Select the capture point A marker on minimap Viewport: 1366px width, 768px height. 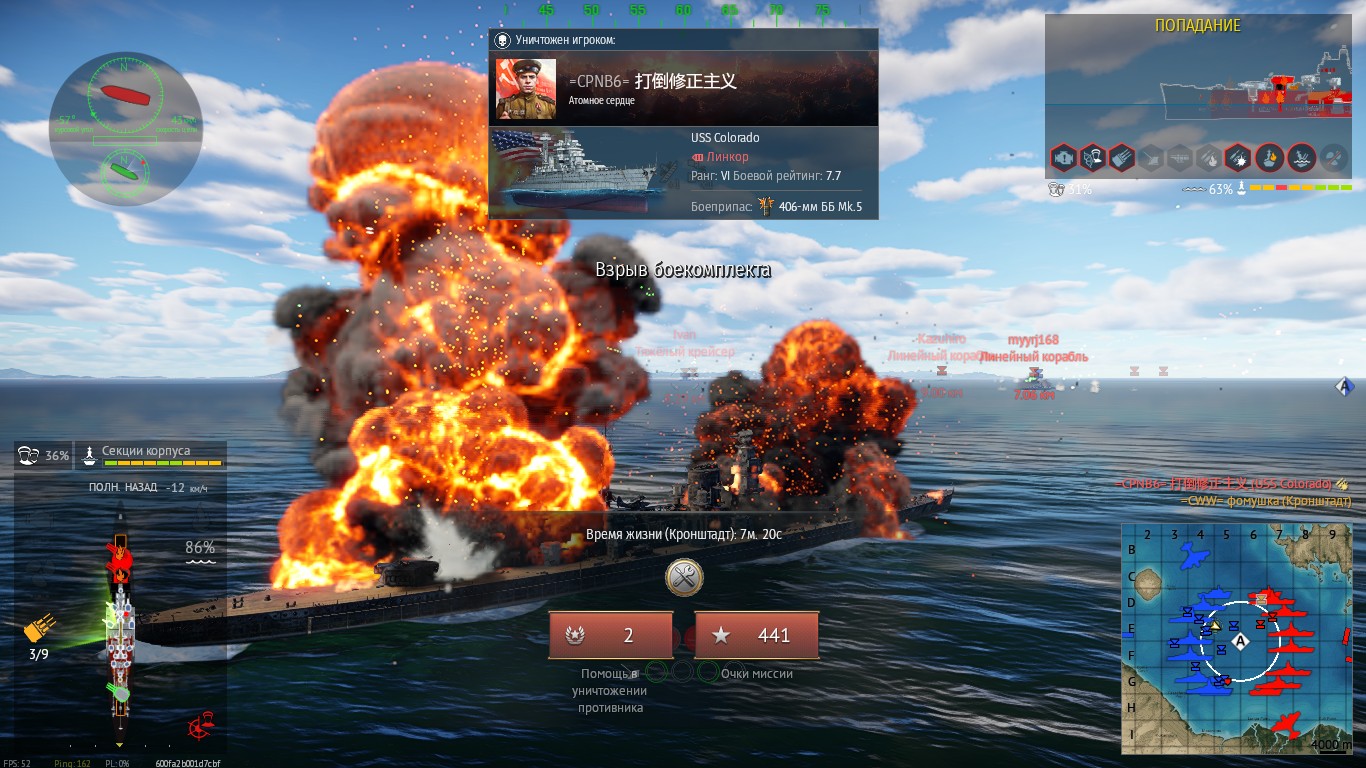click(1241, 640)
